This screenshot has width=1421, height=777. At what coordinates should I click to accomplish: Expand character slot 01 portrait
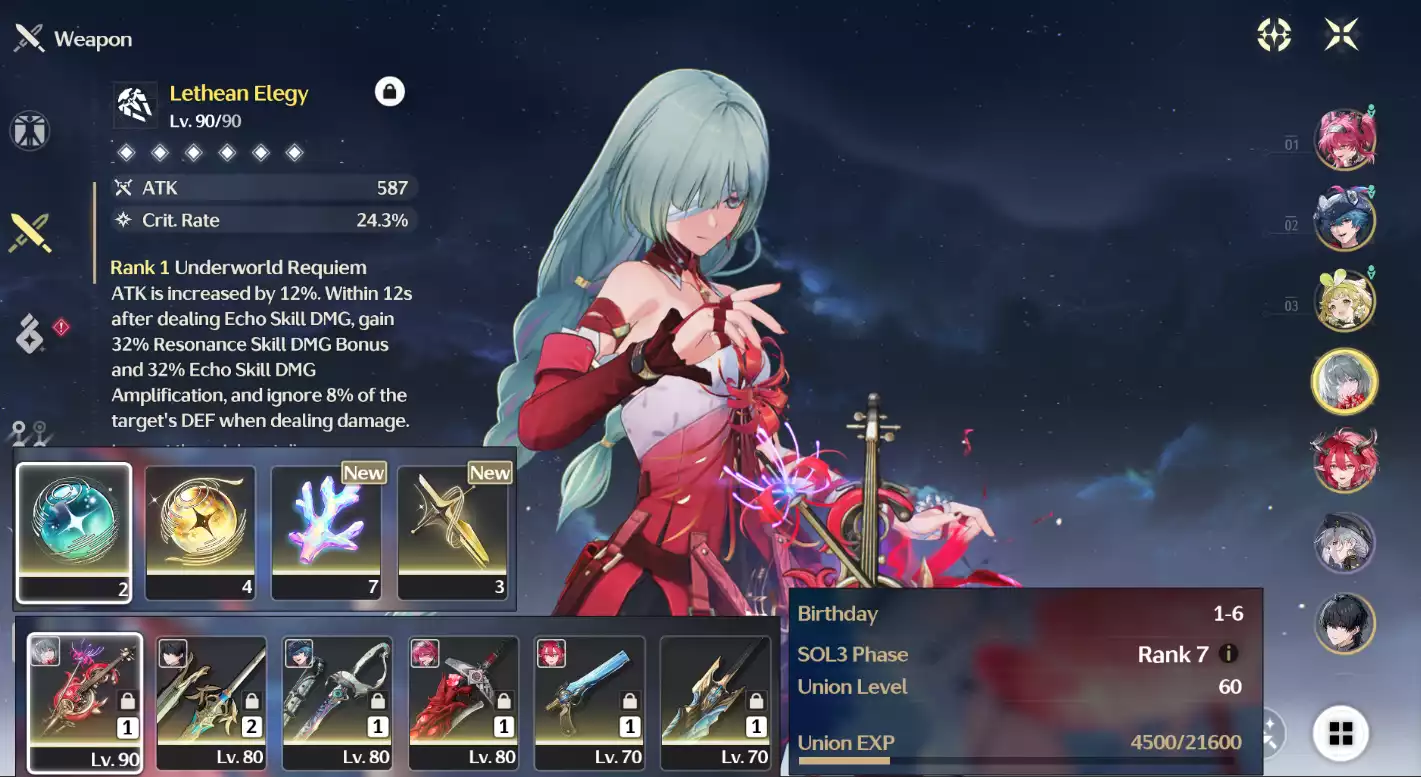[x=1345, y=138]
